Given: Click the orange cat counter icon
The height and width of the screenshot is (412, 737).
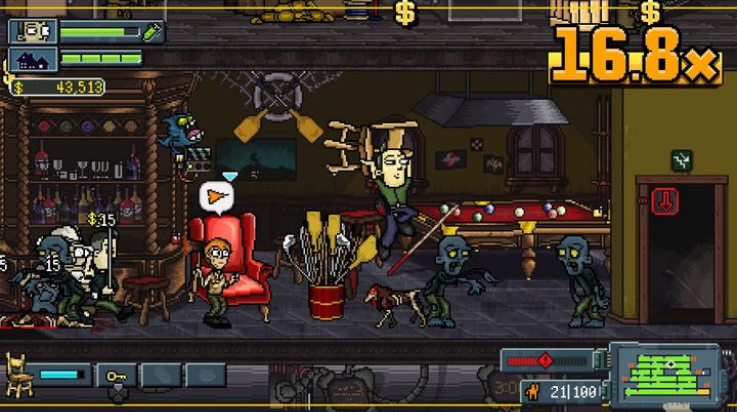Looking at the screenshot, I should (531, 392).
